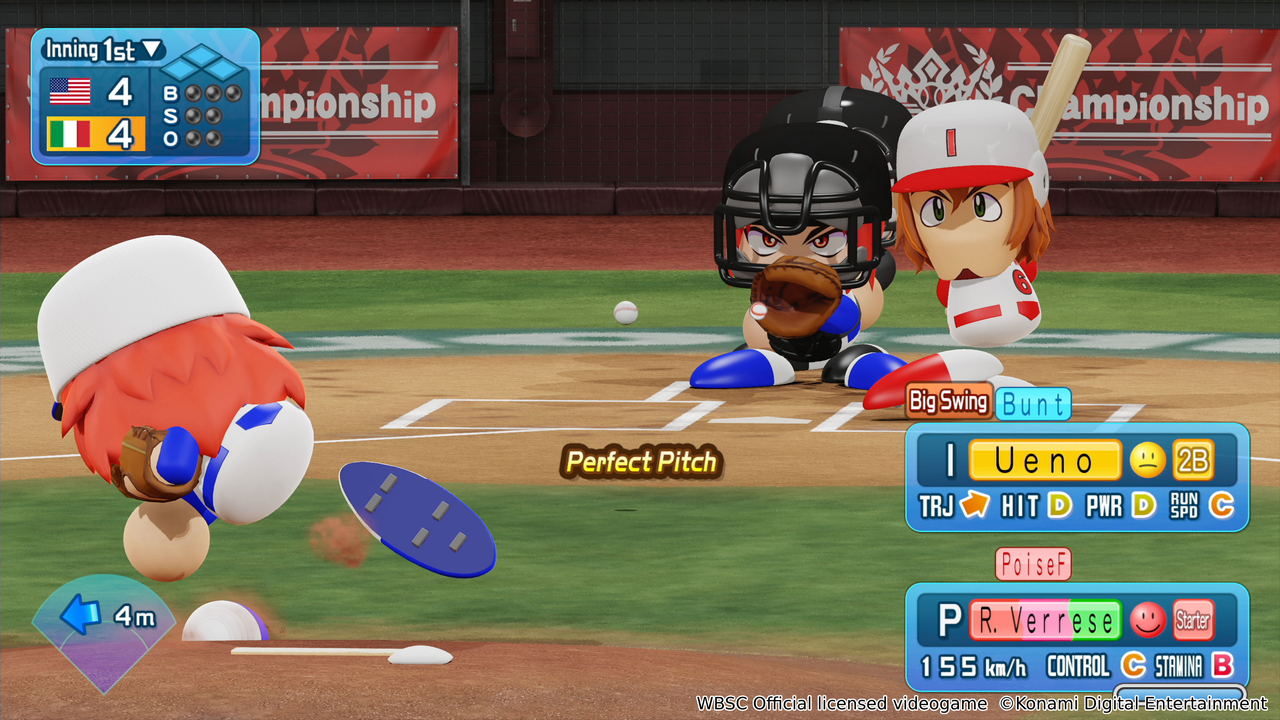Switch to the Bunt tab
The height and width of the screenshot is (720, 1280).
[x=1035, y=403]
